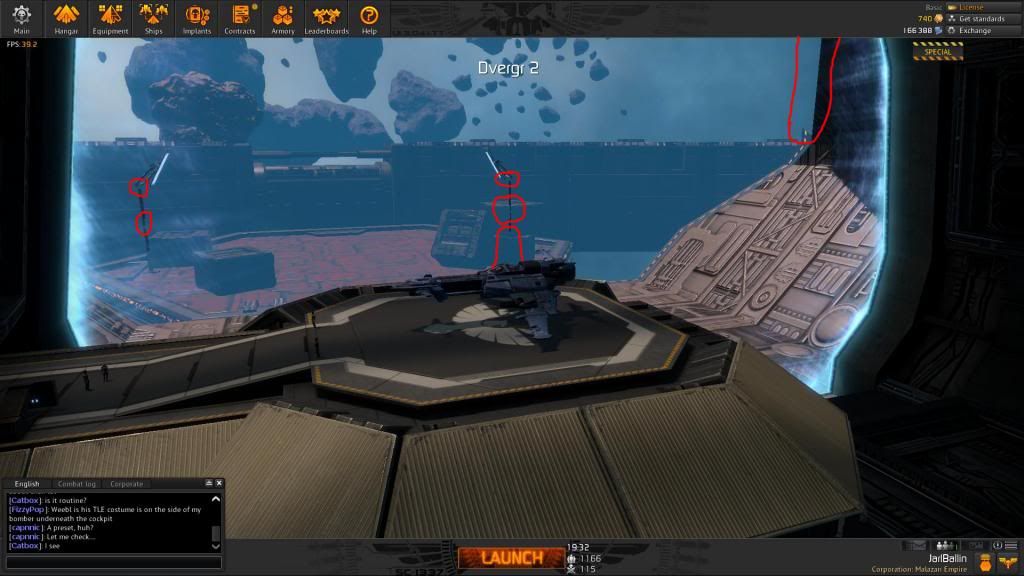Screen dimensions: 1024x576
Task: Show the Ships section
Action: click(153, 18)
